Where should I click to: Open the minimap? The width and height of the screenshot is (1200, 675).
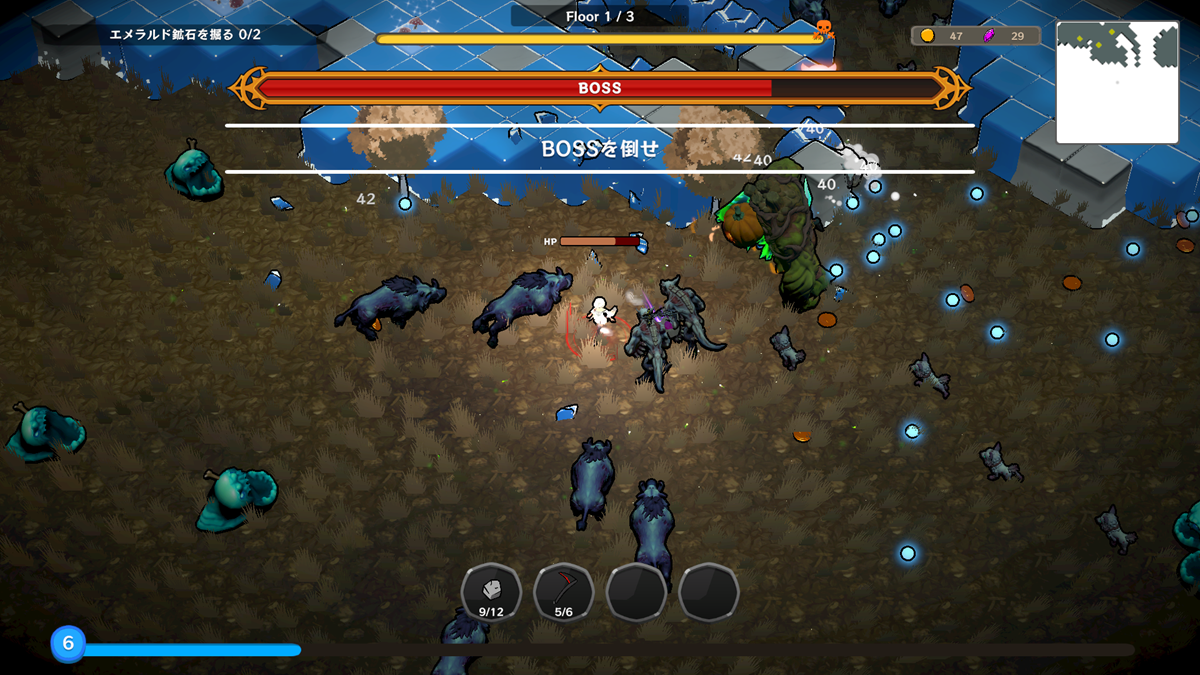1117,83
